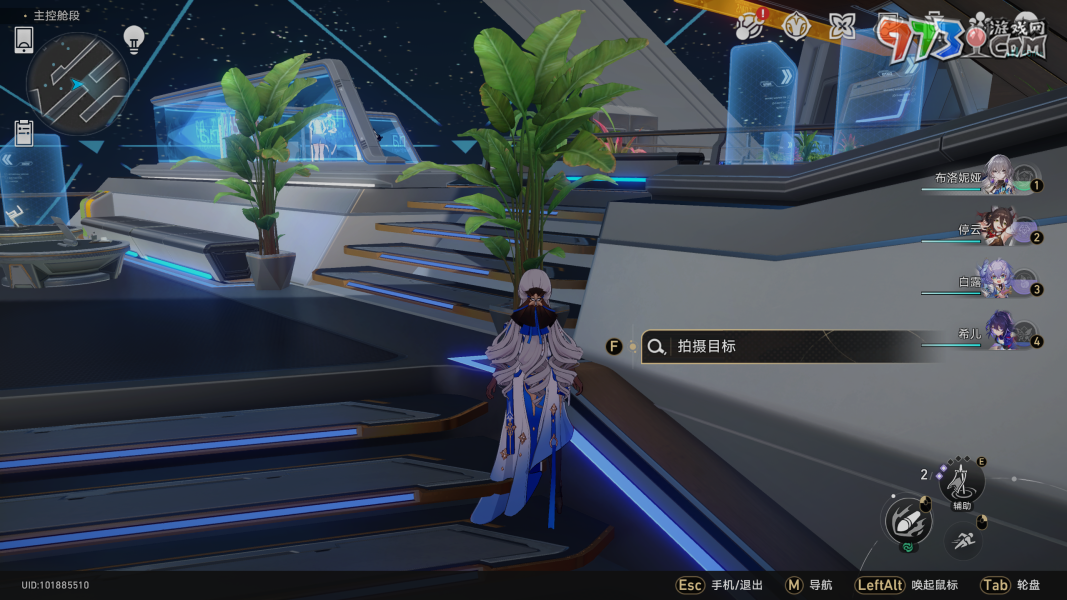Click the round winged emblem top-bar icon

[796, 27]
